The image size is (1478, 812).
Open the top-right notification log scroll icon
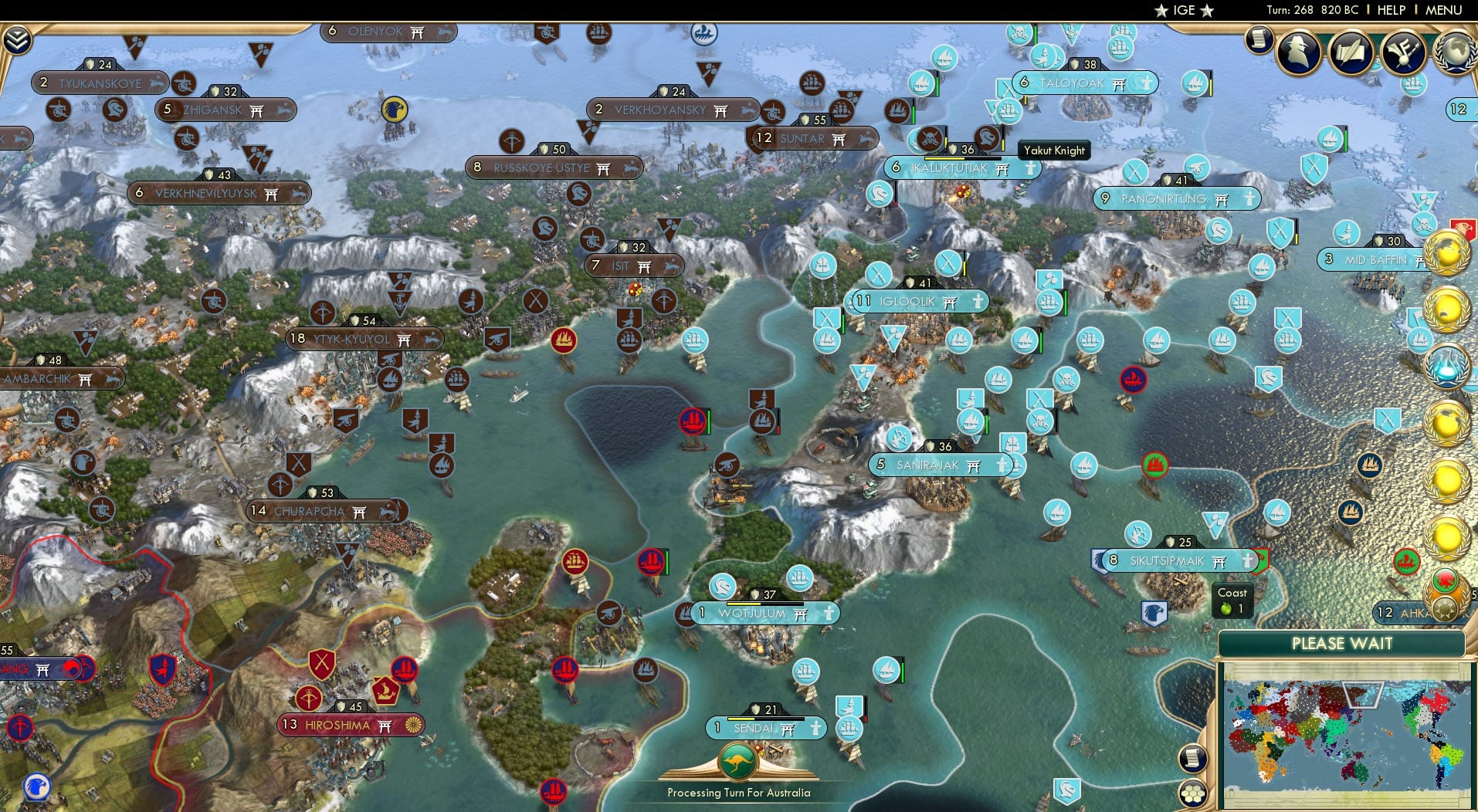[x=1261, y=39]
